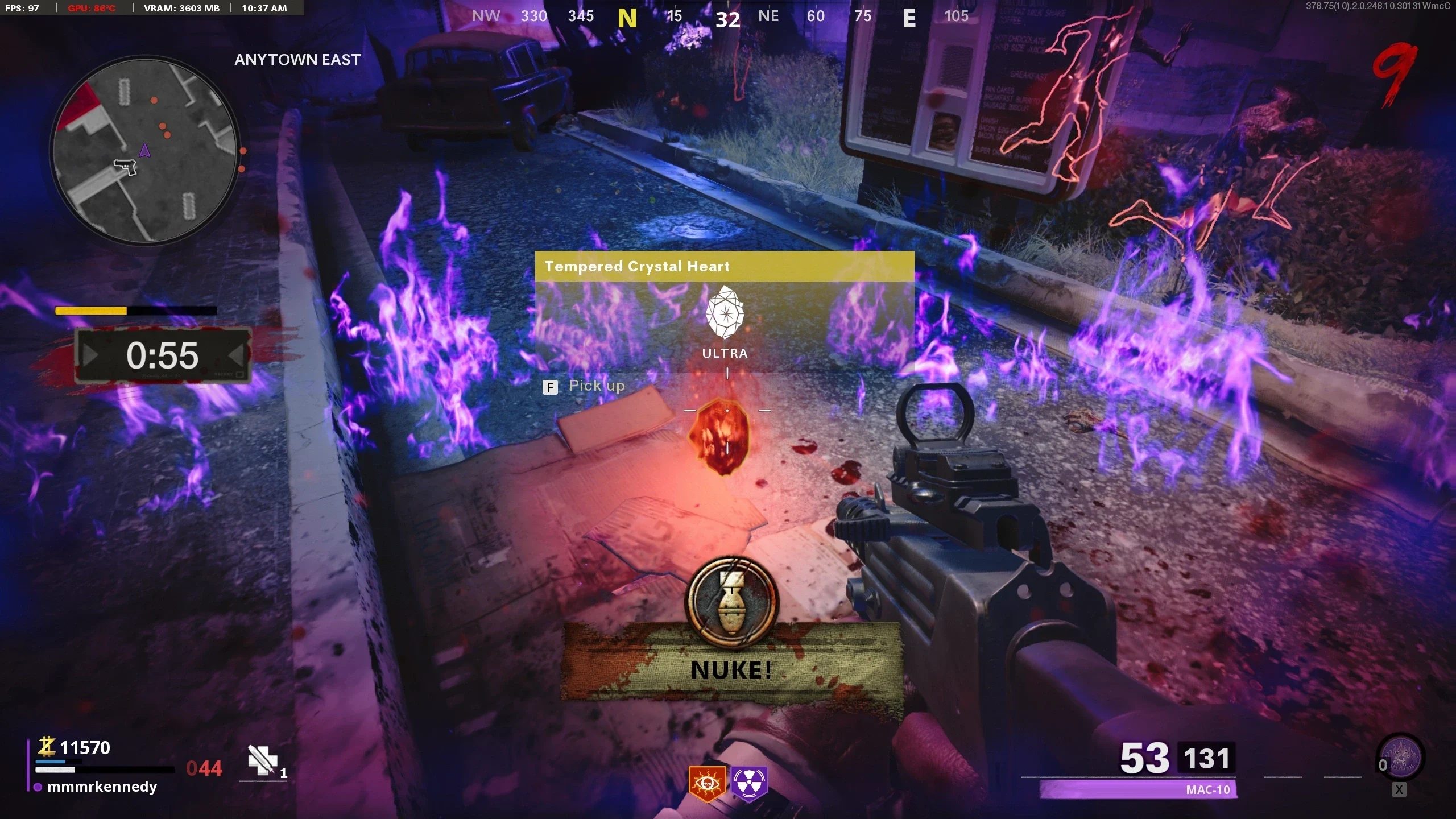This screenshot has width=1456, height=819.
Task: Select the purple radiation perk icon
Action: pos(749,783)
